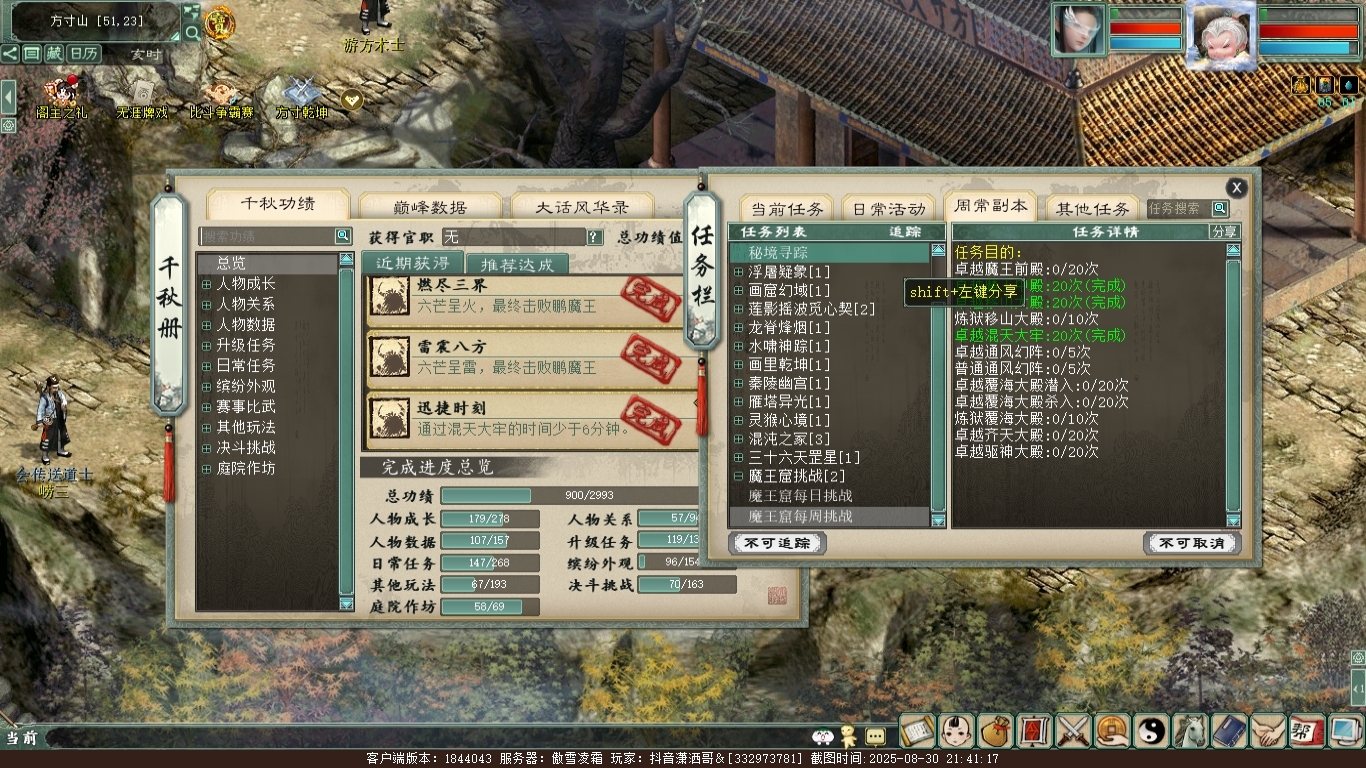The height and width of the screenshot is (768, 1366).
Task: Open the 比斗争霸赛 event icon
Action: click(x=222, y=98)
